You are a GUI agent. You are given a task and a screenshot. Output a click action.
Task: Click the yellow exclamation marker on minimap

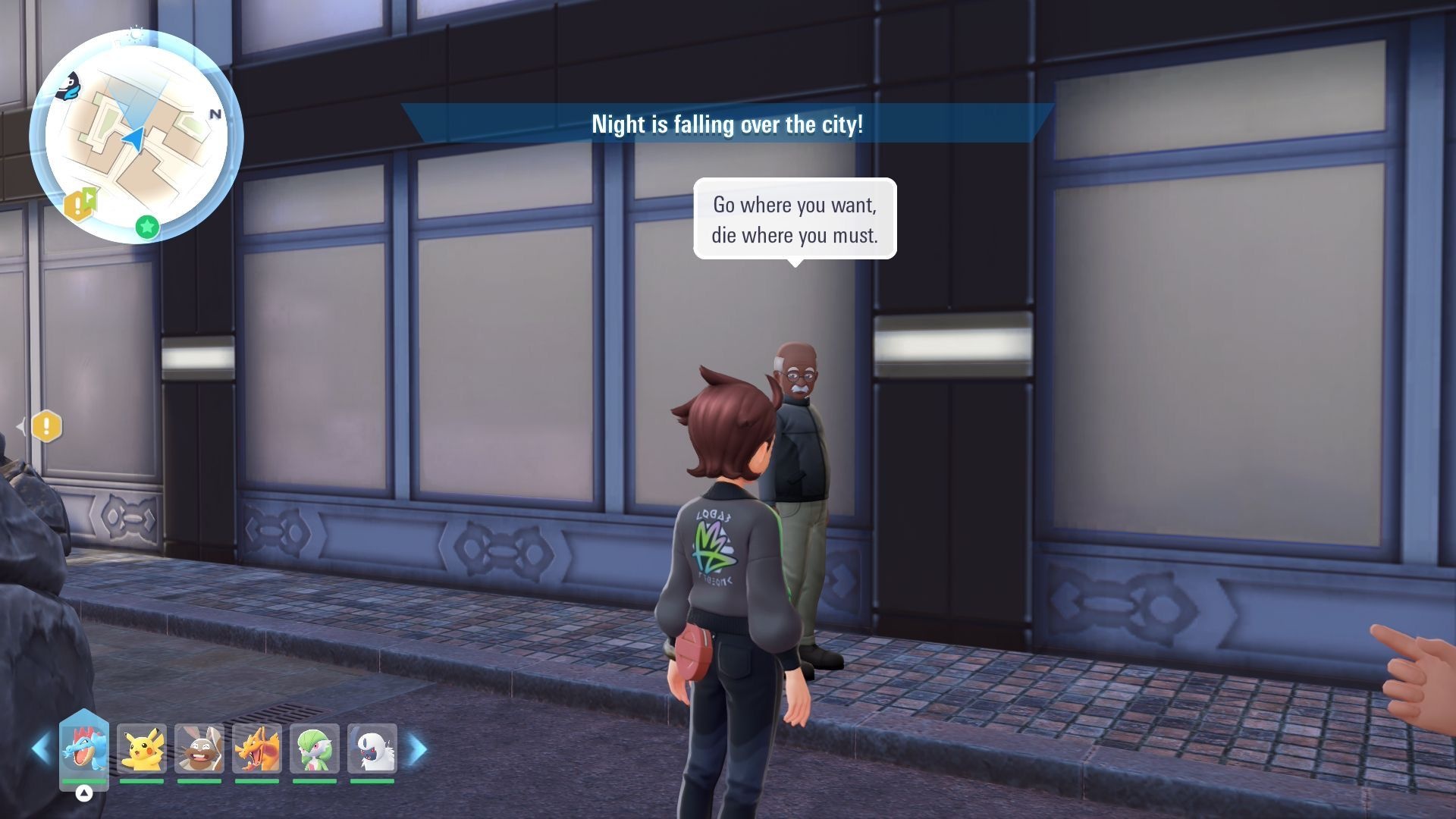tap(75, 206)
